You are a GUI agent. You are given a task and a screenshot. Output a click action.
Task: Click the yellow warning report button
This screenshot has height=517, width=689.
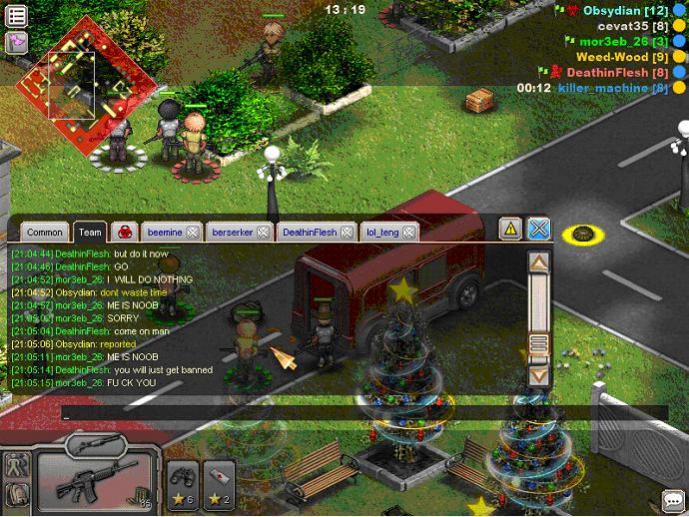pos(510,229)
